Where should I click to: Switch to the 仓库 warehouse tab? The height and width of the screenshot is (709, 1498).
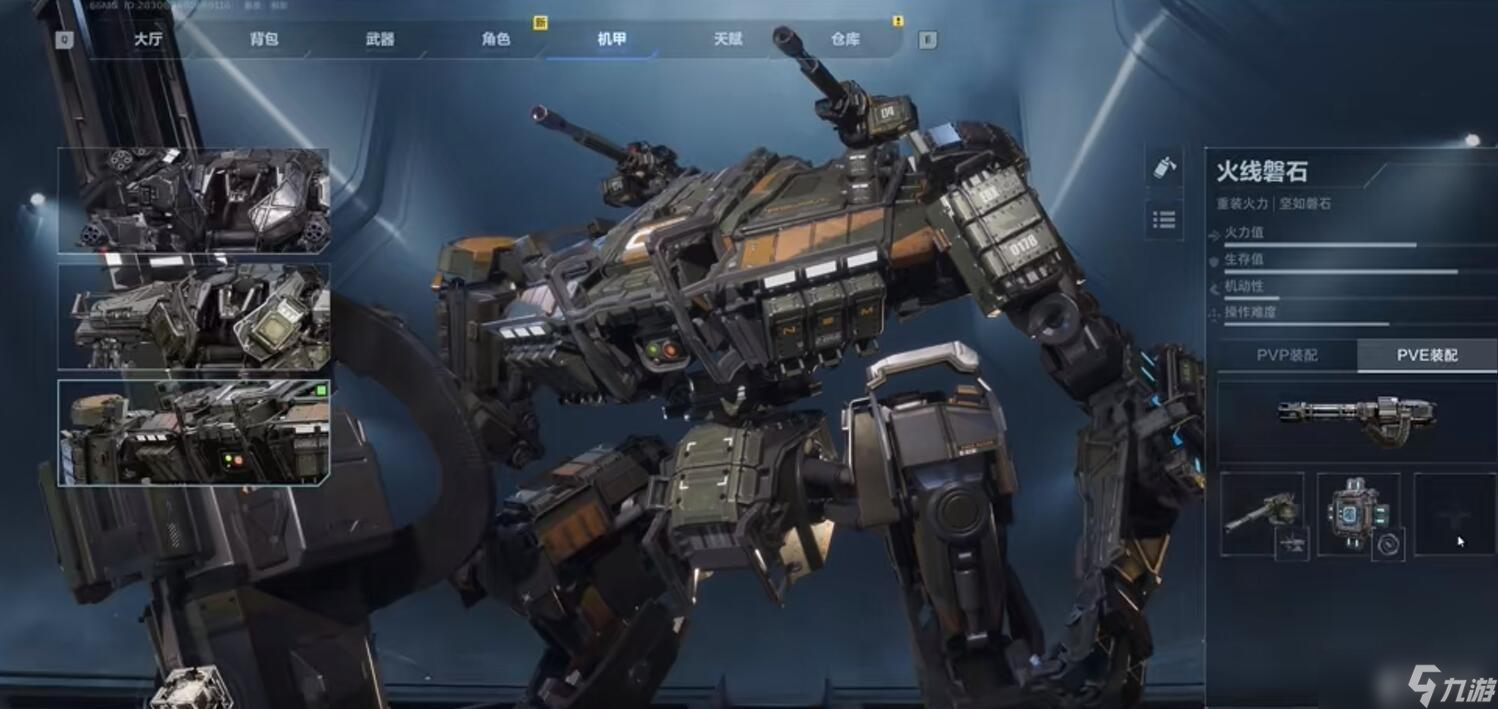[x=845, y=40]
